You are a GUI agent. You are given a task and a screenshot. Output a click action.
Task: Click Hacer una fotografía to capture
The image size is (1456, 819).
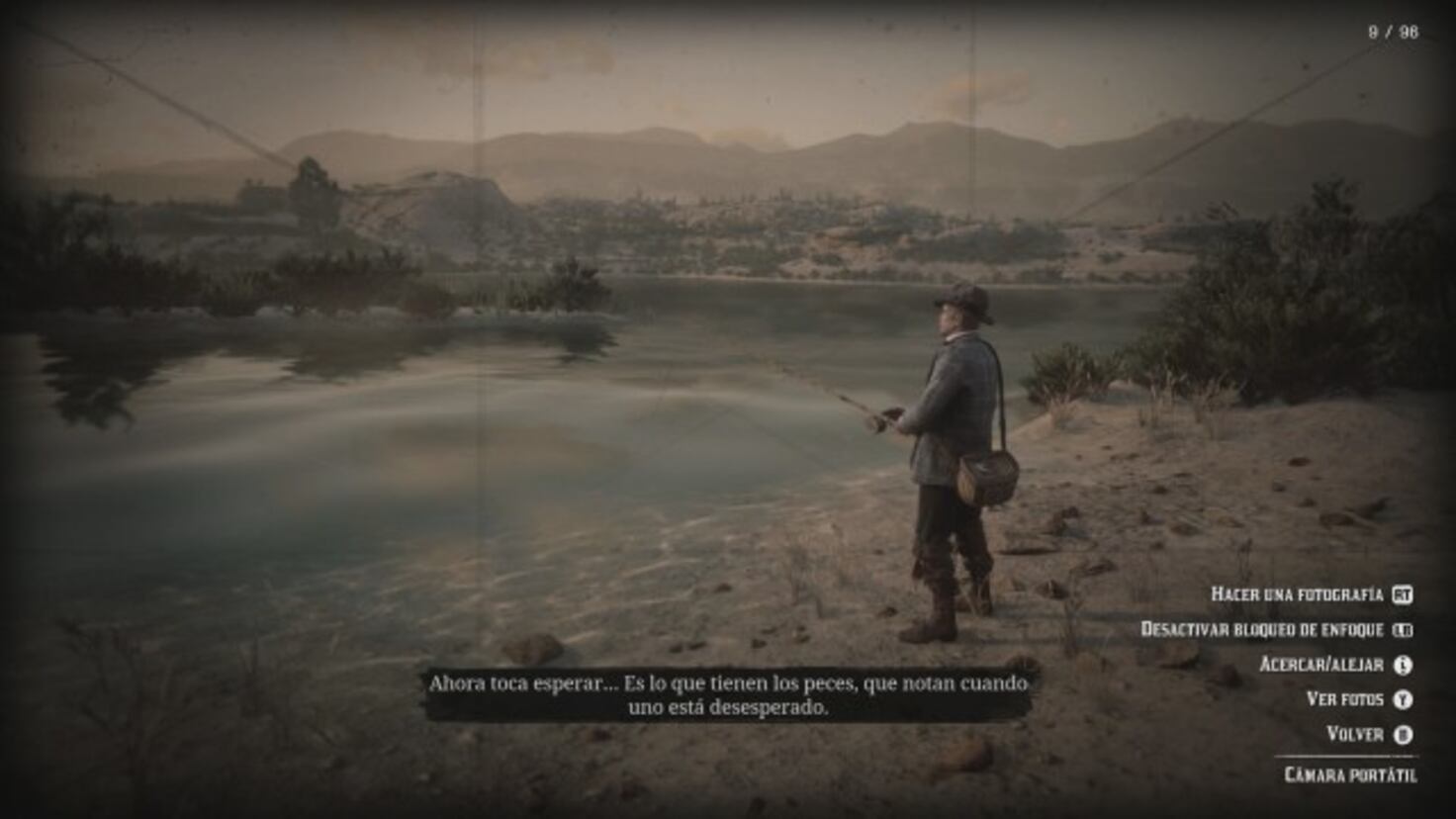(x=1299, y=593)
